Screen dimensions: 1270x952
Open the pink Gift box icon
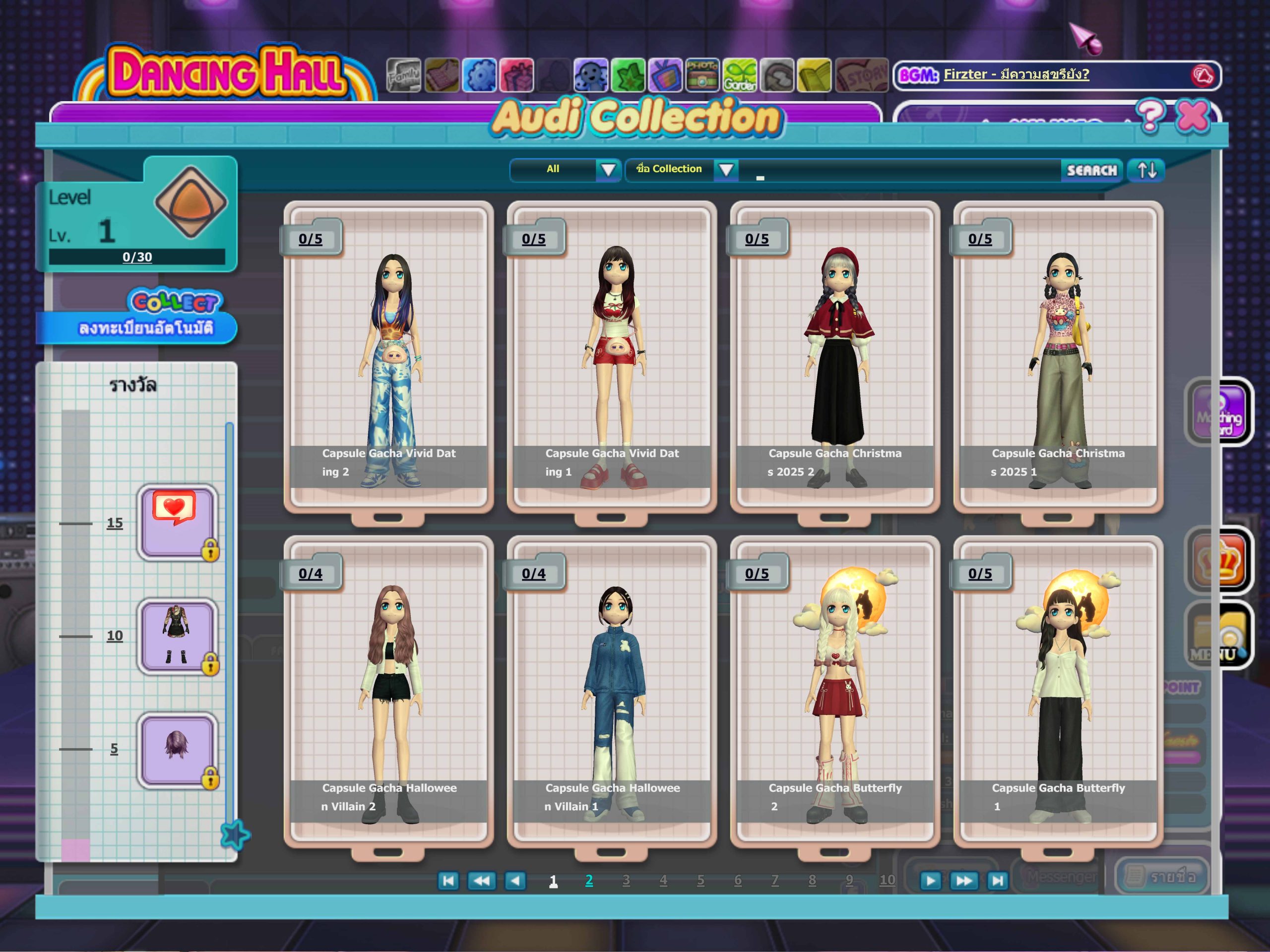pyautogui.click(x=517, y=74)
